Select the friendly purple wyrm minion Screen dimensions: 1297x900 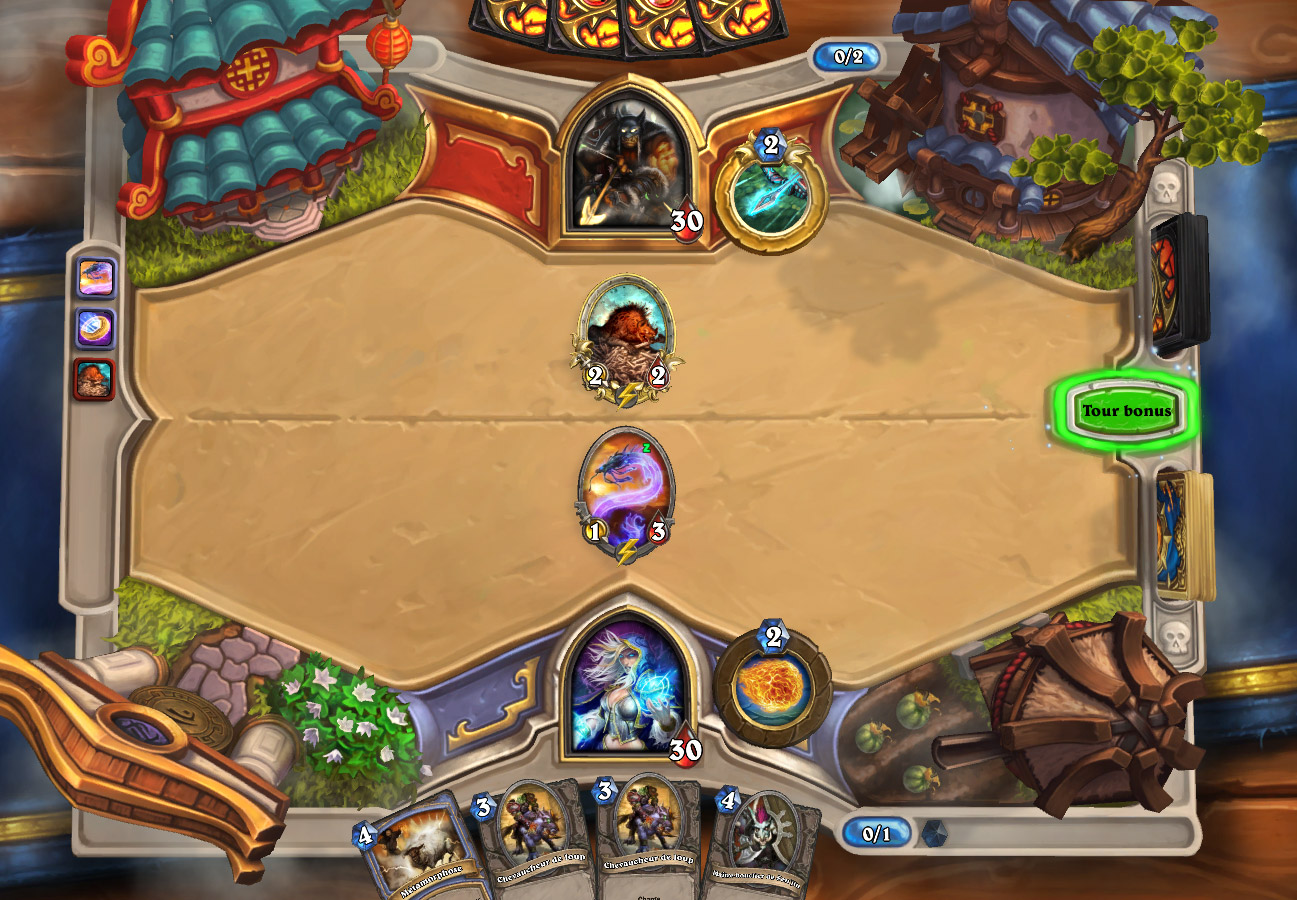point(627,491)
